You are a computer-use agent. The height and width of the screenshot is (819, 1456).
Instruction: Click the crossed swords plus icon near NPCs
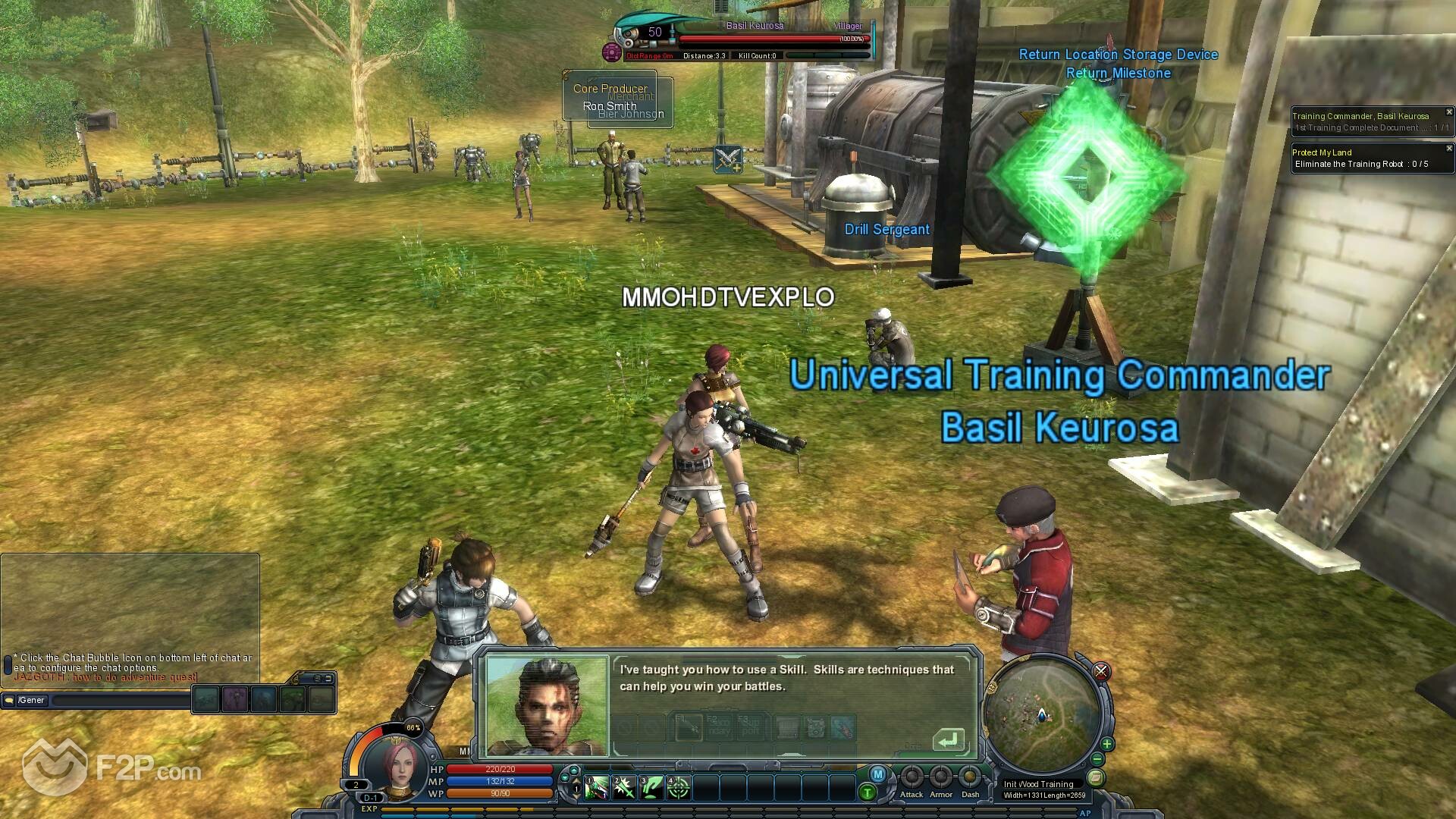pyautogui.click(x=728, y=159)
